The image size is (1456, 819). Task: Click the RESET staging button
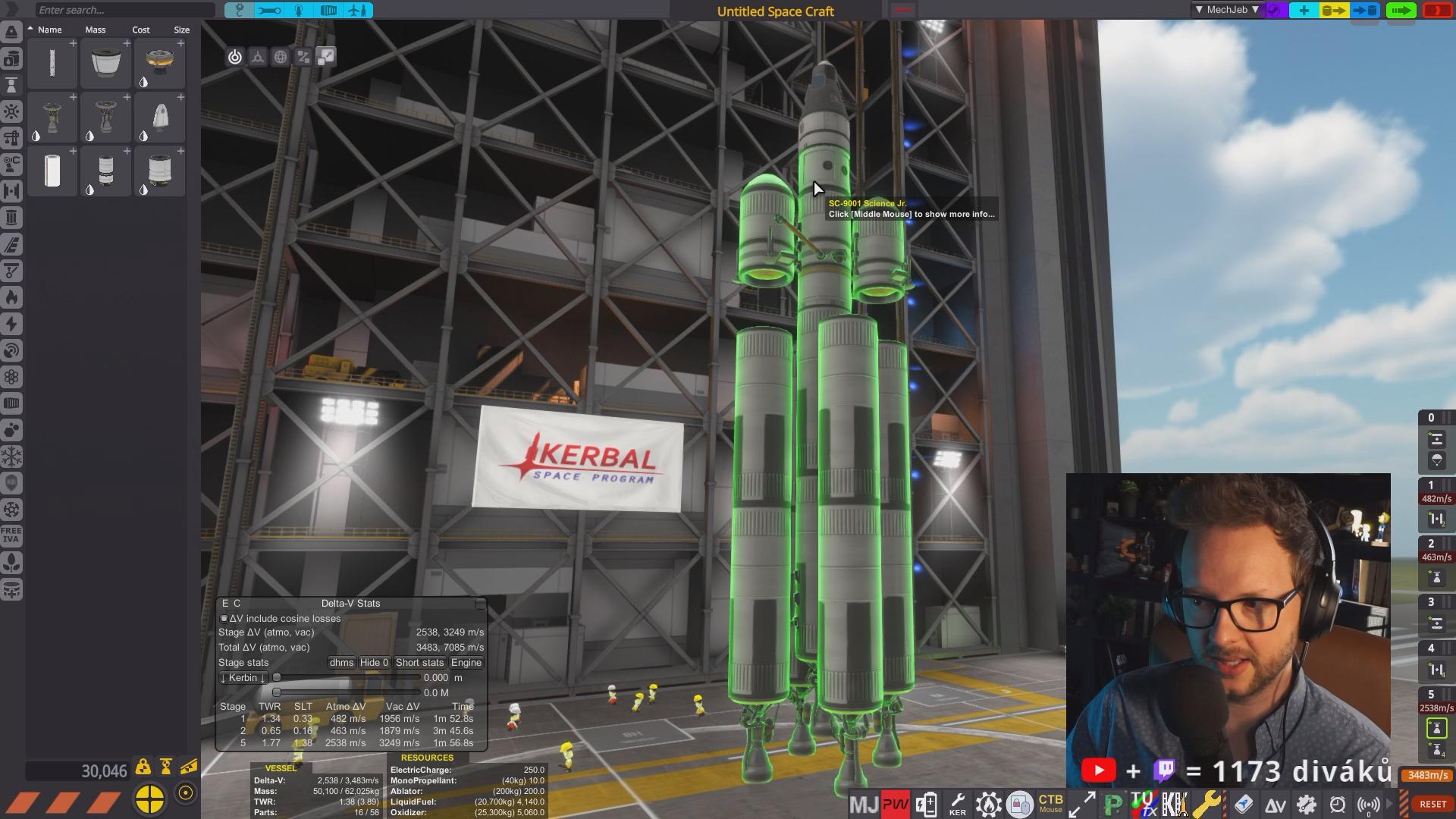1432,804
